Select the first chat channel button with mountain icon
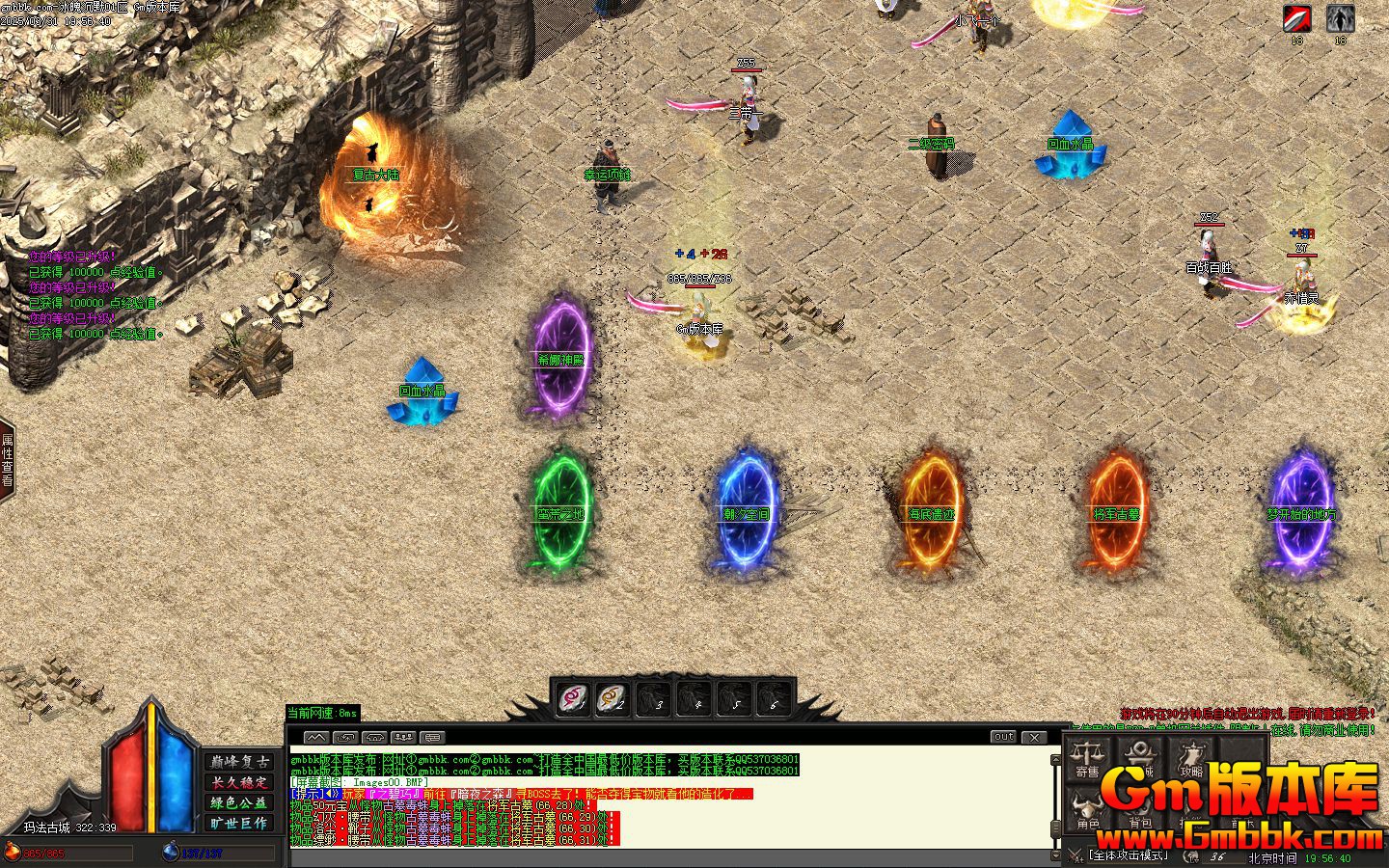The height and width of the screenshot is (868, 1389). point(316,737)
